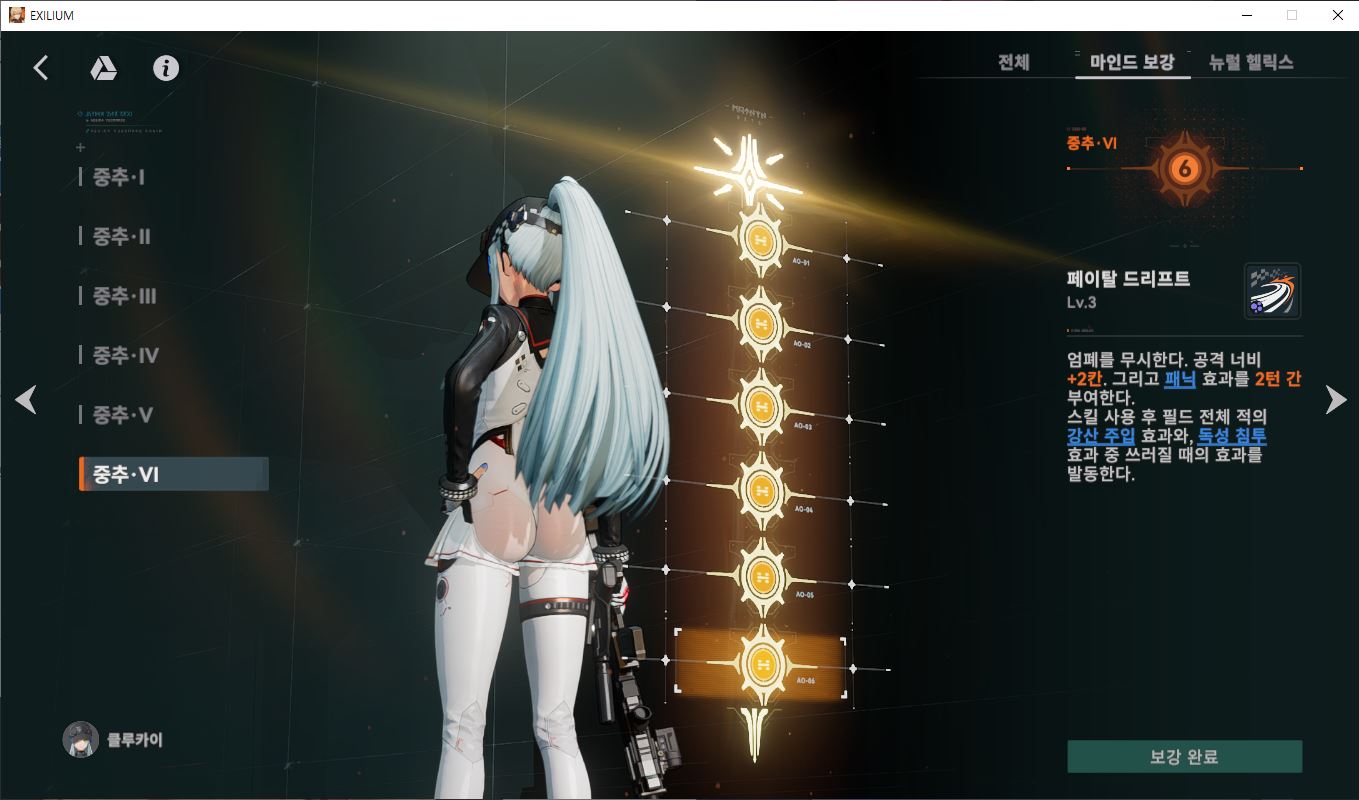
Task: Open the 뉴럴 헬릭스 tab
Action: tap(1251, 62)
